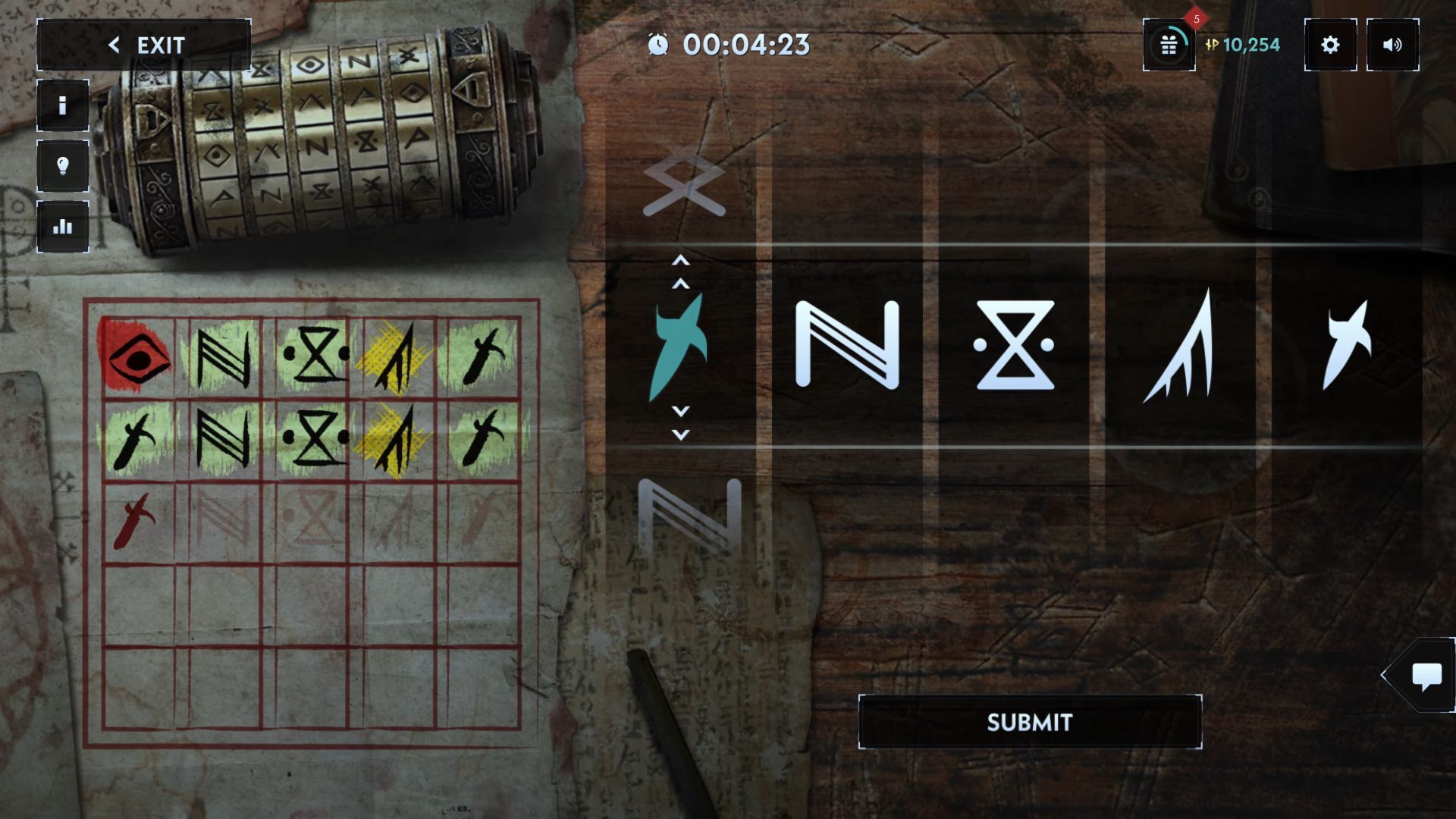Screen dimensions: 1456x819
Task: Choose the faded N rune below the selection
Action: (689, 516)
